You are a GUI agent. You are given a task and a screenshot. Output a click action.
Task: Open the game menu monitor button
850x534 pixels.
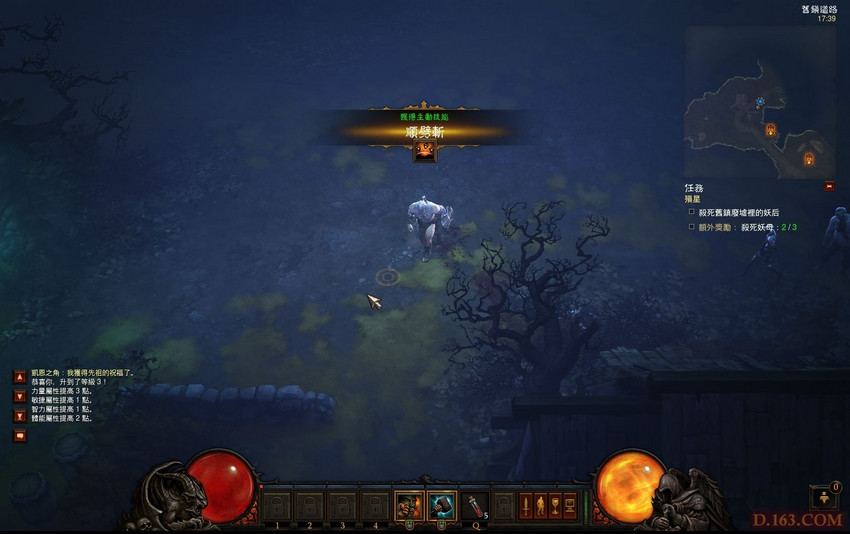pyautogui.click(x=570, y=506)
